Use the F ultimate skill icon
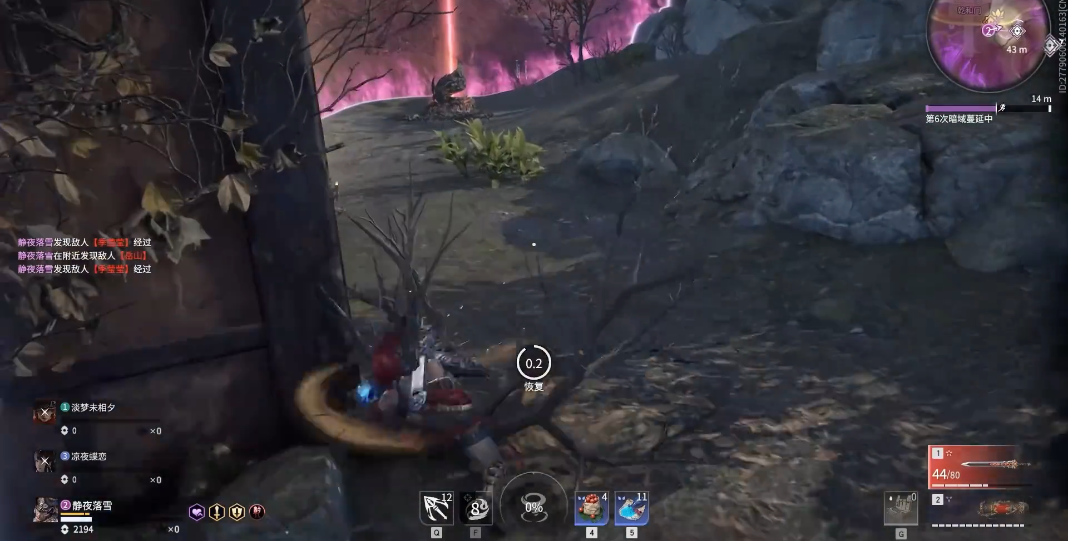Image resolution: width=1068 pixels, height=541 pixels. (x=477, y=508)
